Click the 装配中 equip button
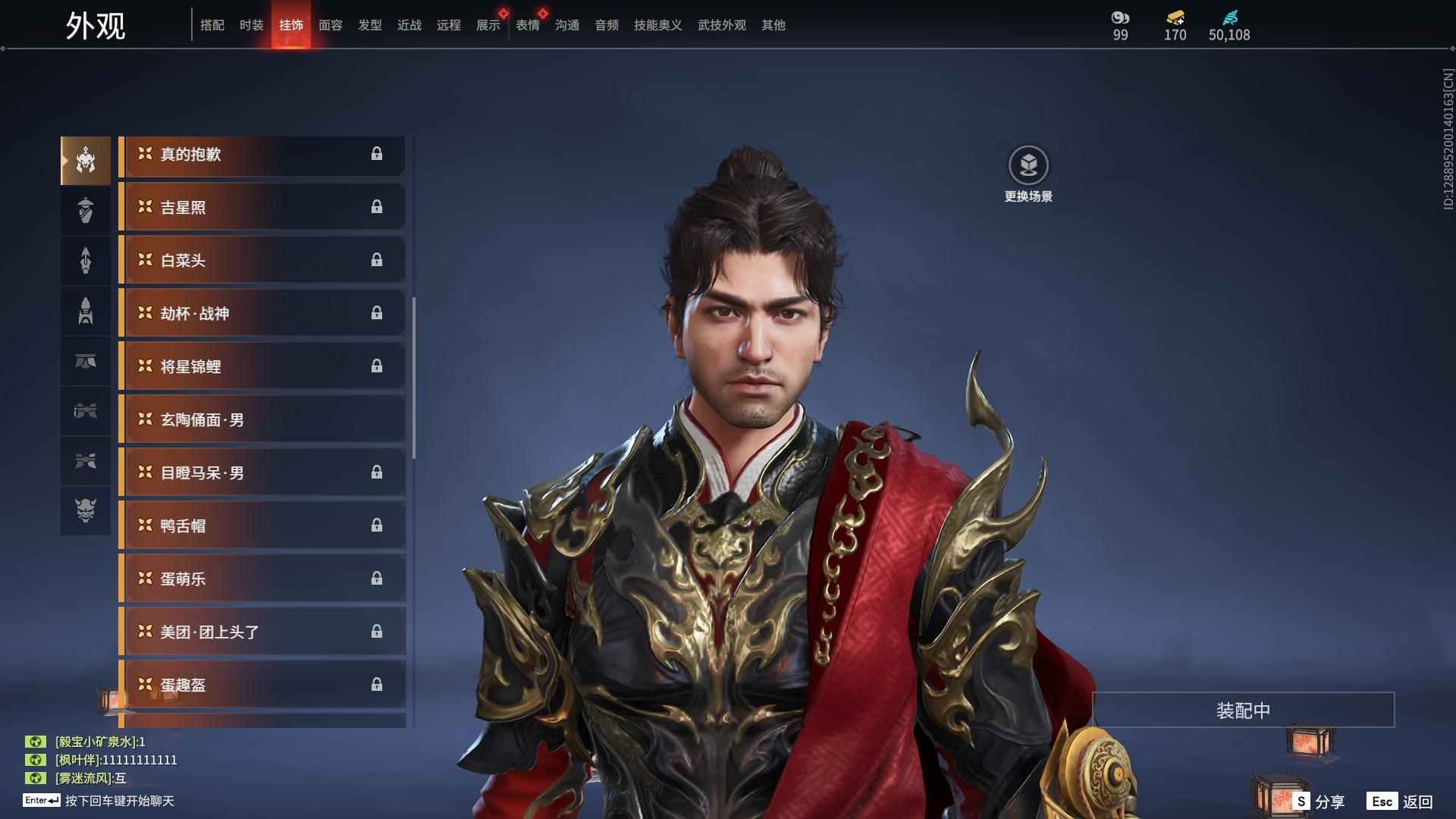 [x=1243, y=711]
